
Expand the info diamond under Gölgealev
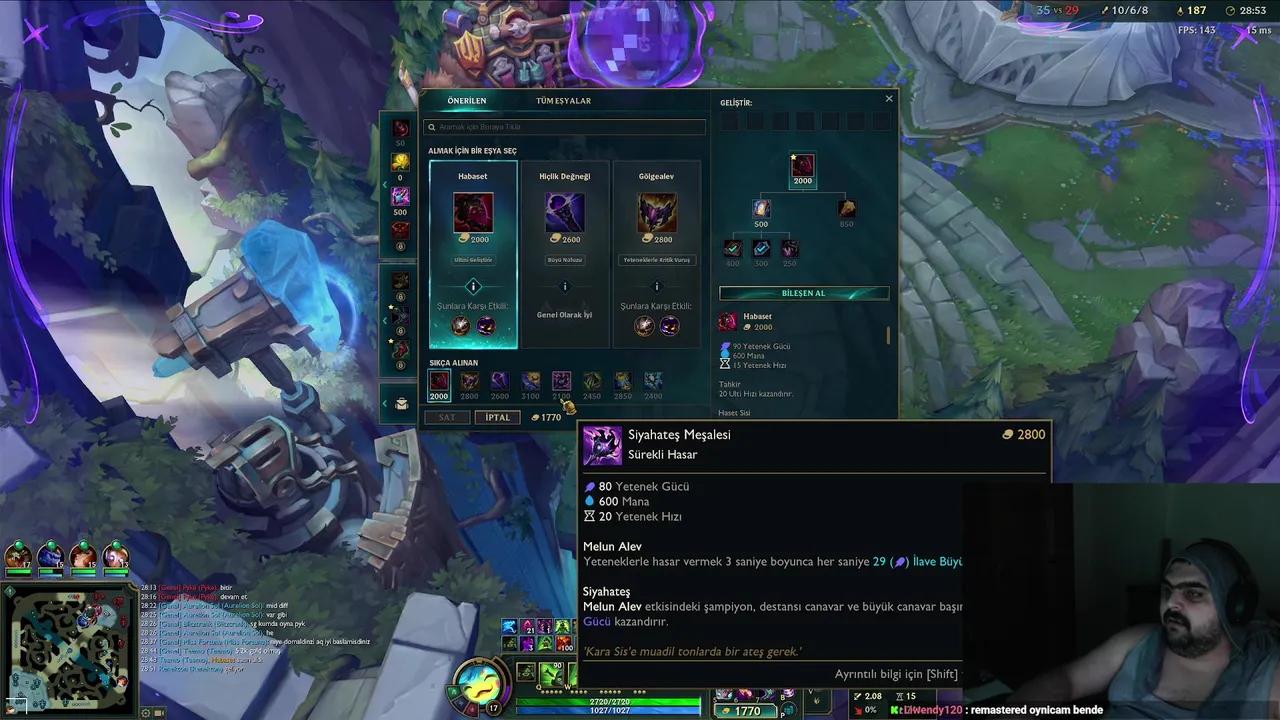pyautogui.click(x=656, y=287)
